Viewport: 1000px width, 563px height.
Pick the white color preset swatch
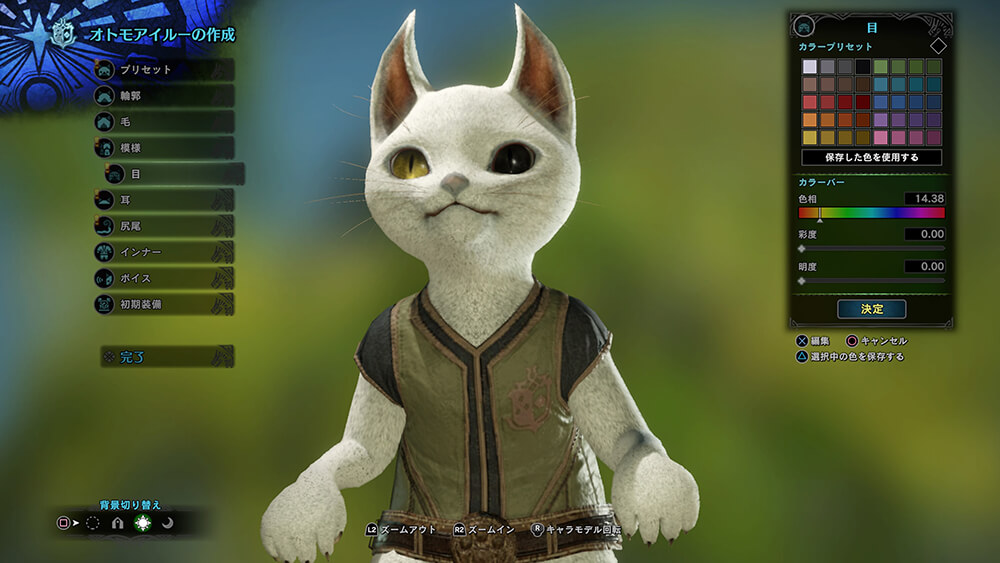pyautogui.click(x=810, y=67)
